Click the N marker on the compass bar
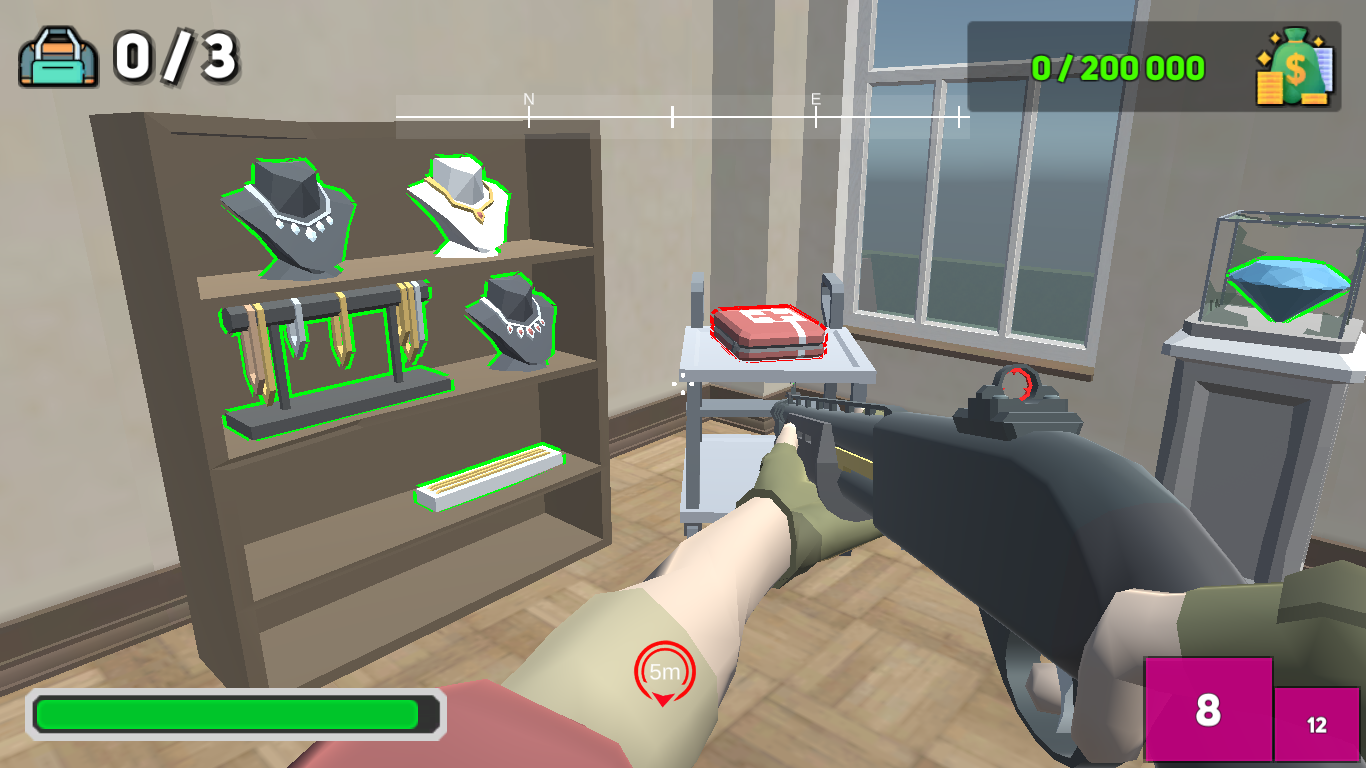 point(527,100)
